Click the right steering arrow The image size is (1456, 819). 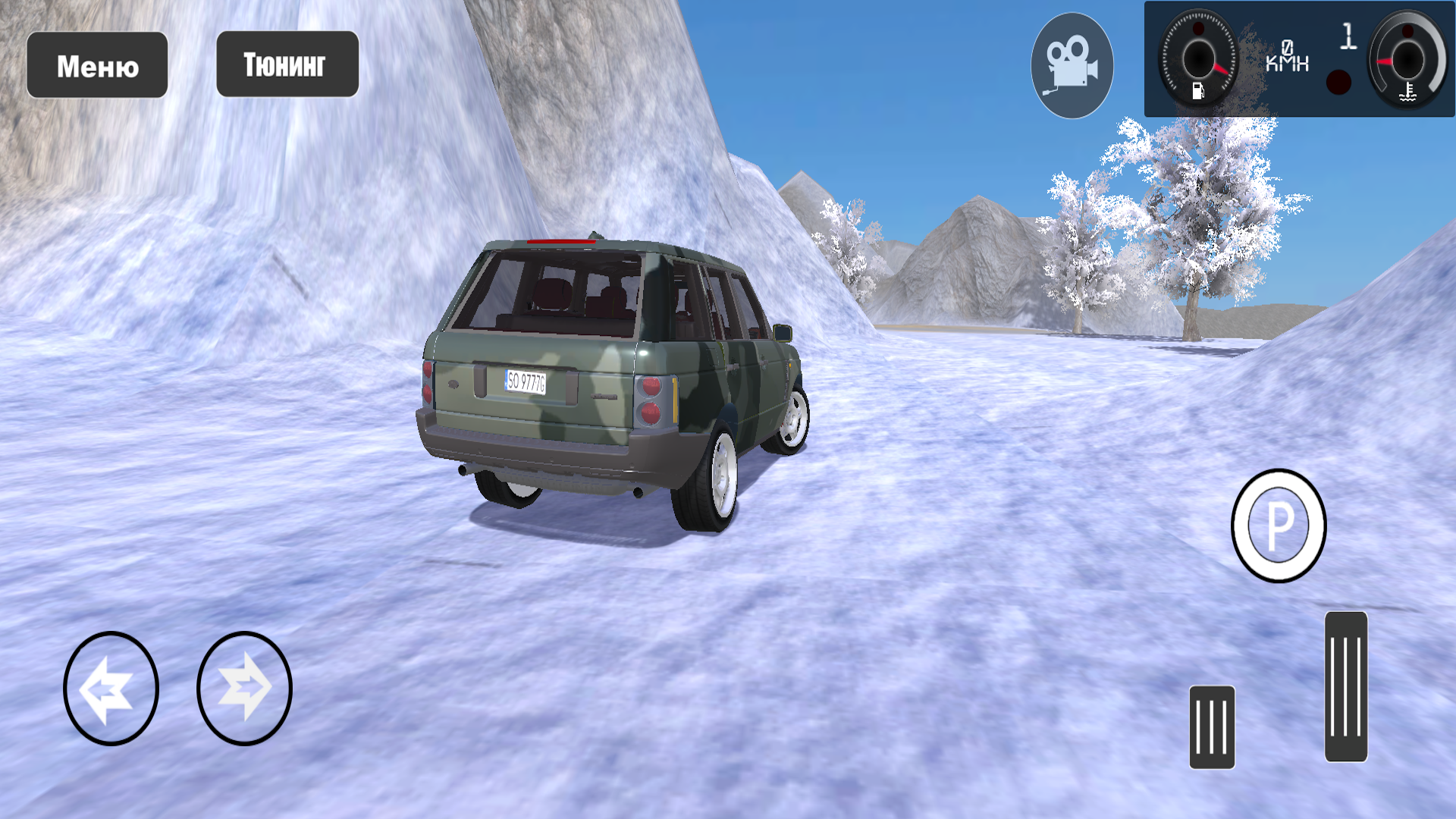coord(244,689)
